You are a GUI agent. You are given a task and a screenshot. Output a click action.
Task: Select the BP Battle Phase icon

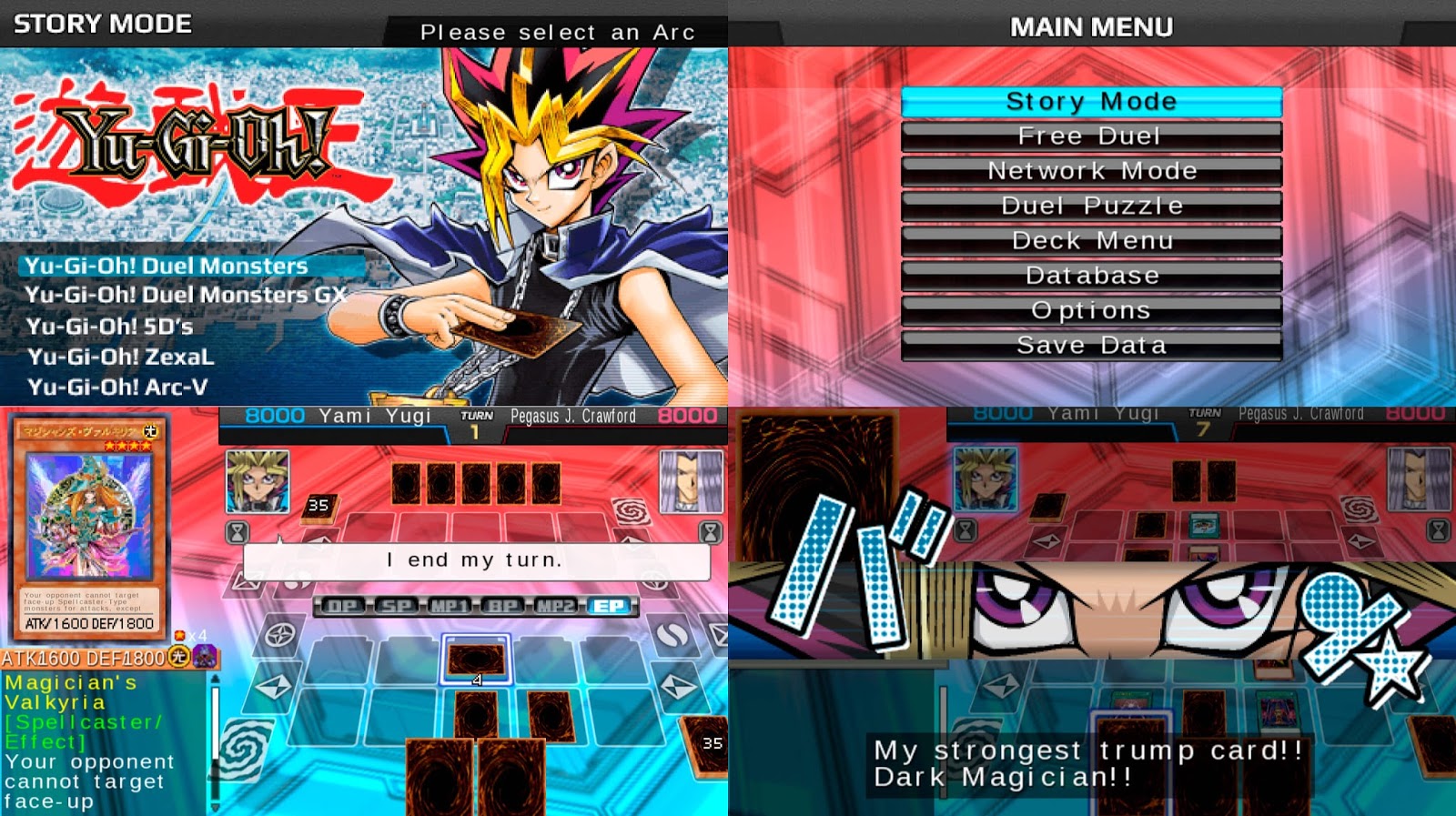502,605
